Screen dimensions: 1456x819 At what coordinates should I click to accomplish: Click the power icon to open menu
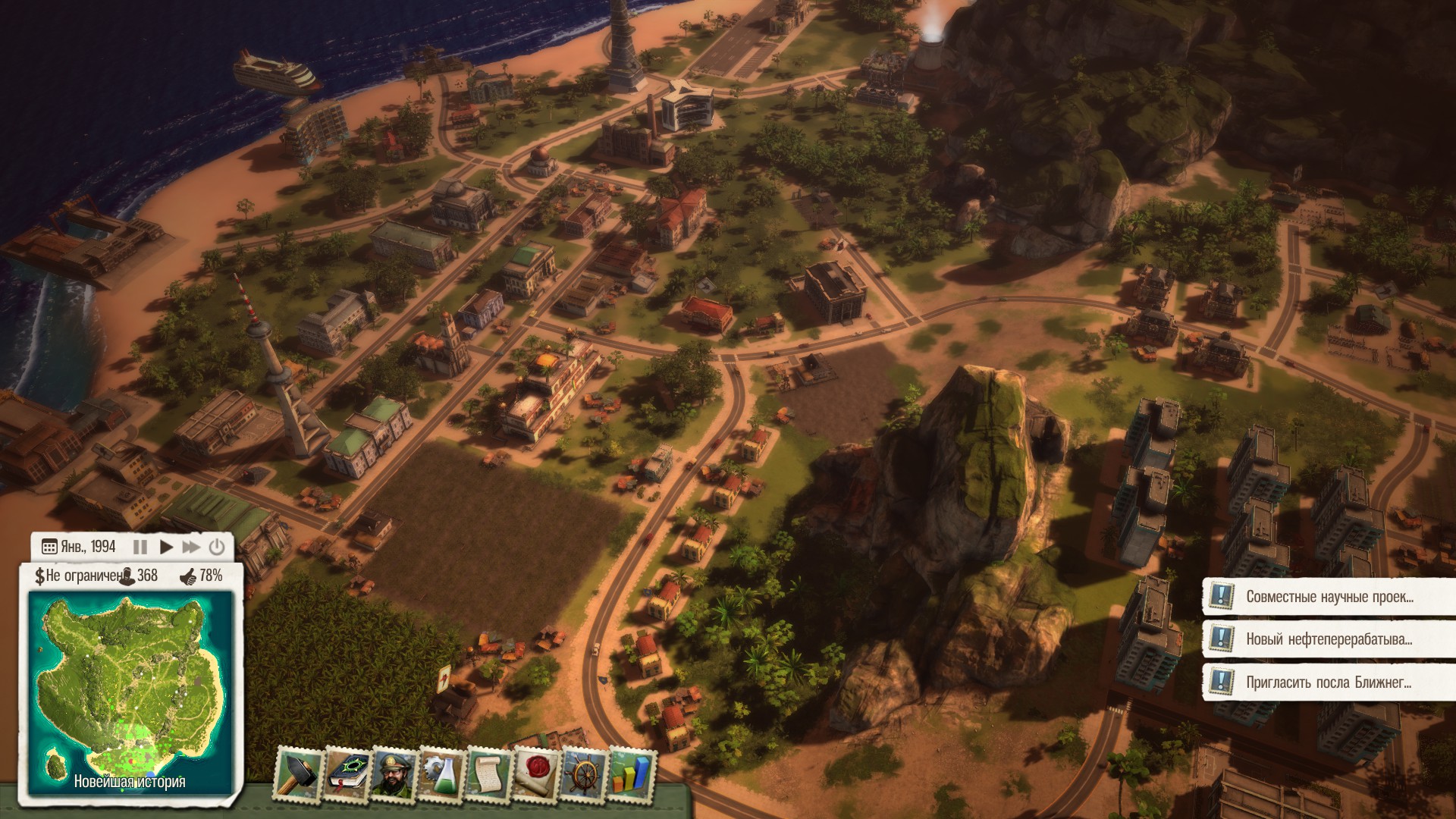click(x=217, y=547)
